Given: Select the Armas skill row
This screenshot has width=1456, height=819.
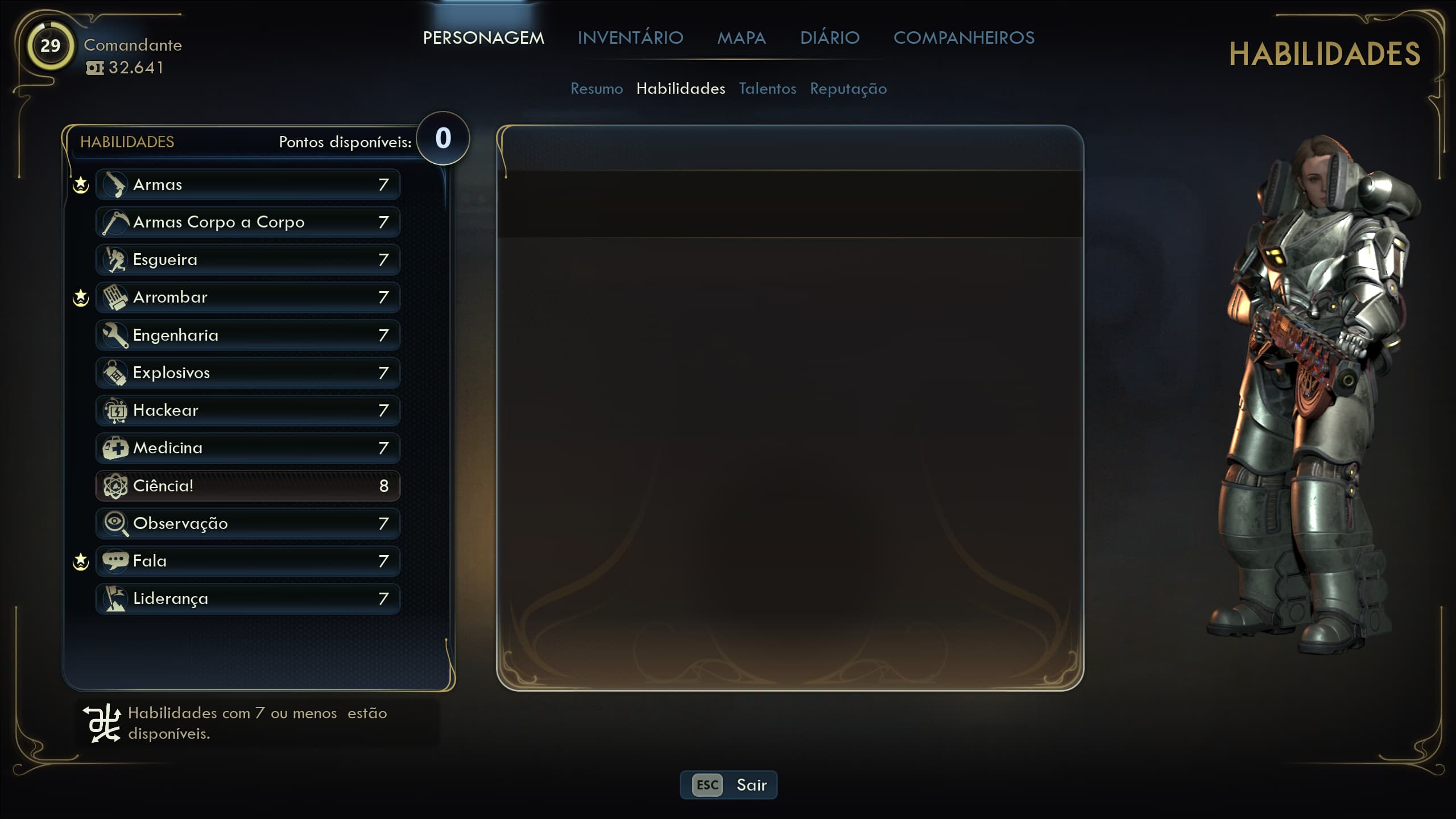Looking at the screenshot, I should [248, 184].
